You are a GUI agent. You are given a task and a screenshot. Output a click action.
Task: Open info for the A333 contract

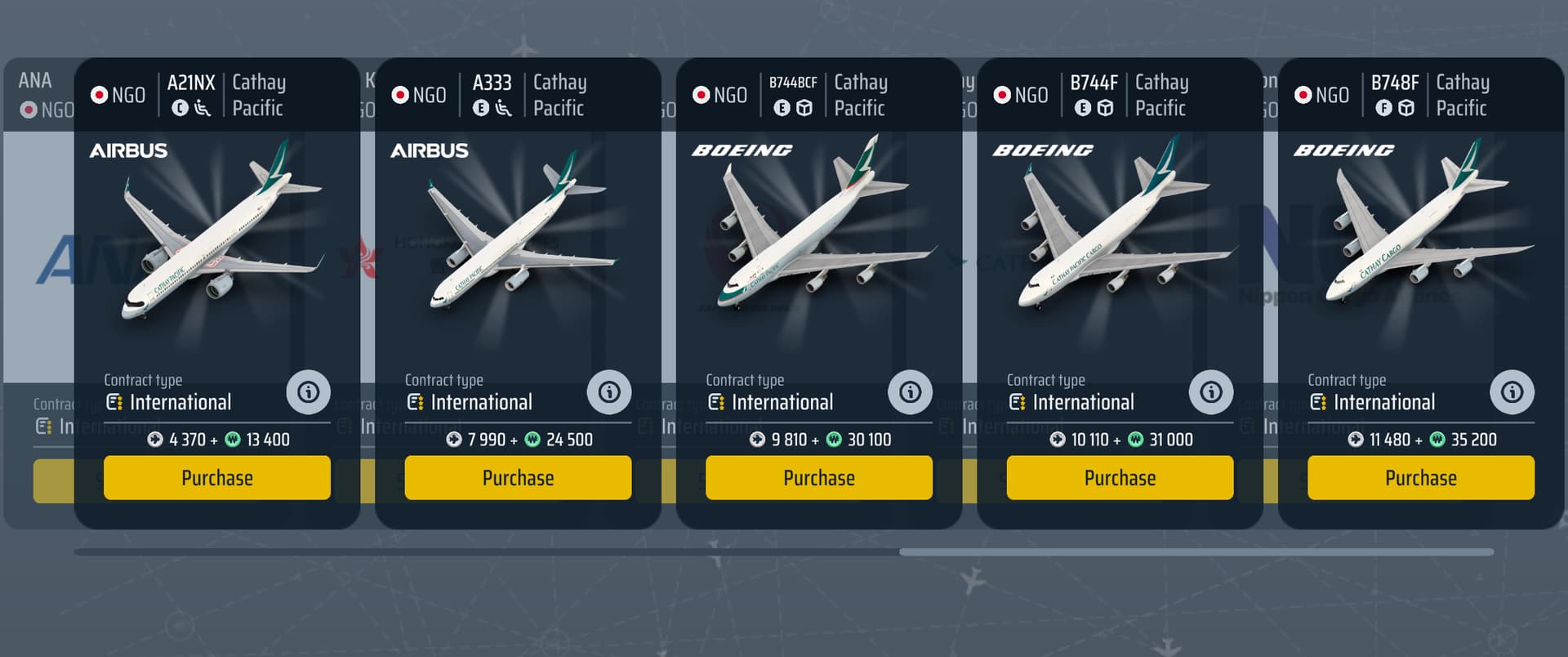tap(609, 392)
